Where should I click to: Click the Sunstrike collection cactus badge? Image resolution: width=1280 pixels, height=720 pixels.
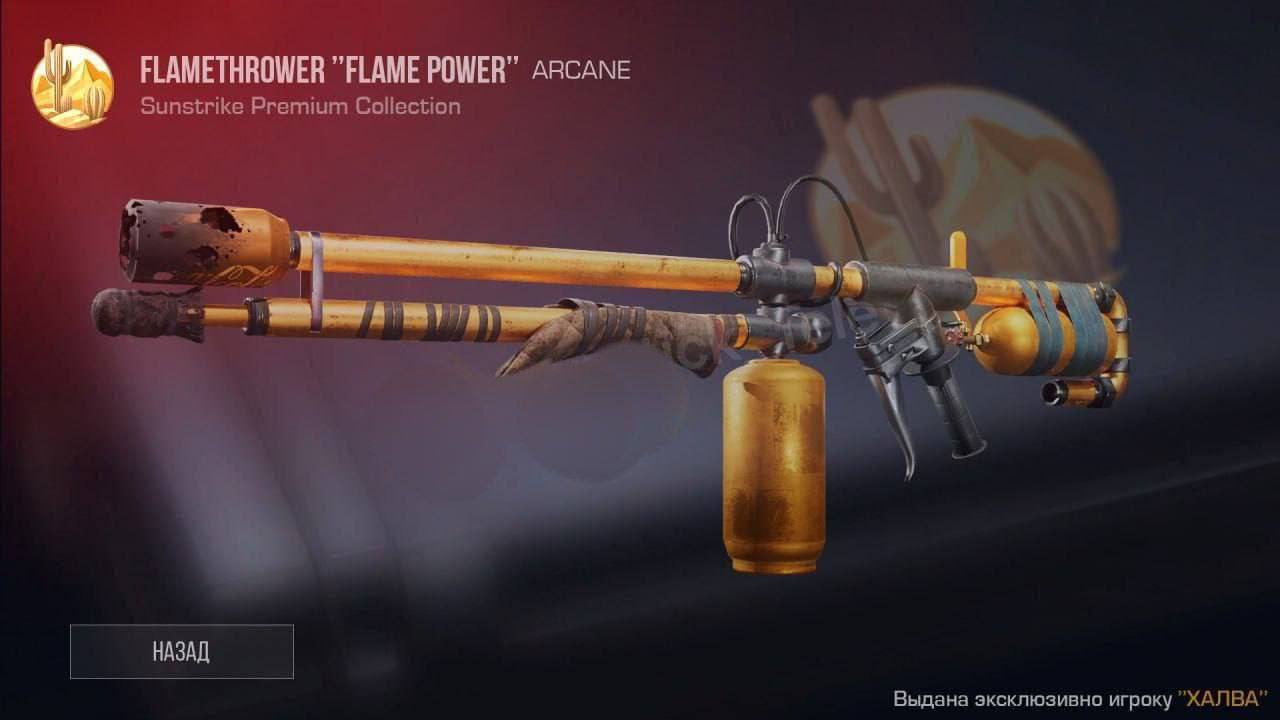(72, 86)
